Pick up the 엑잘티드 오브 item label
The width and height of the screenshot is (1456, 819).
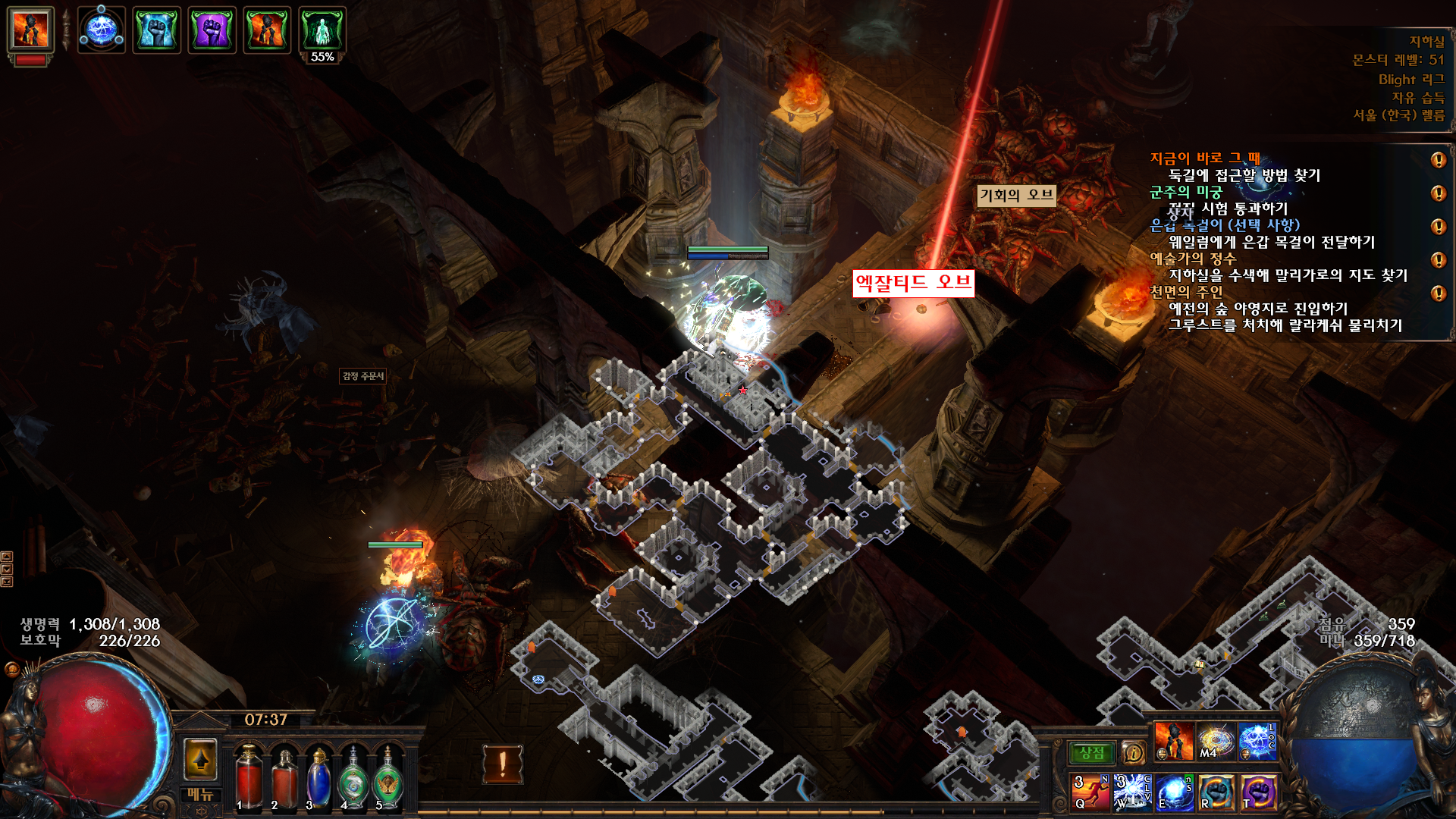click(913, 284)
